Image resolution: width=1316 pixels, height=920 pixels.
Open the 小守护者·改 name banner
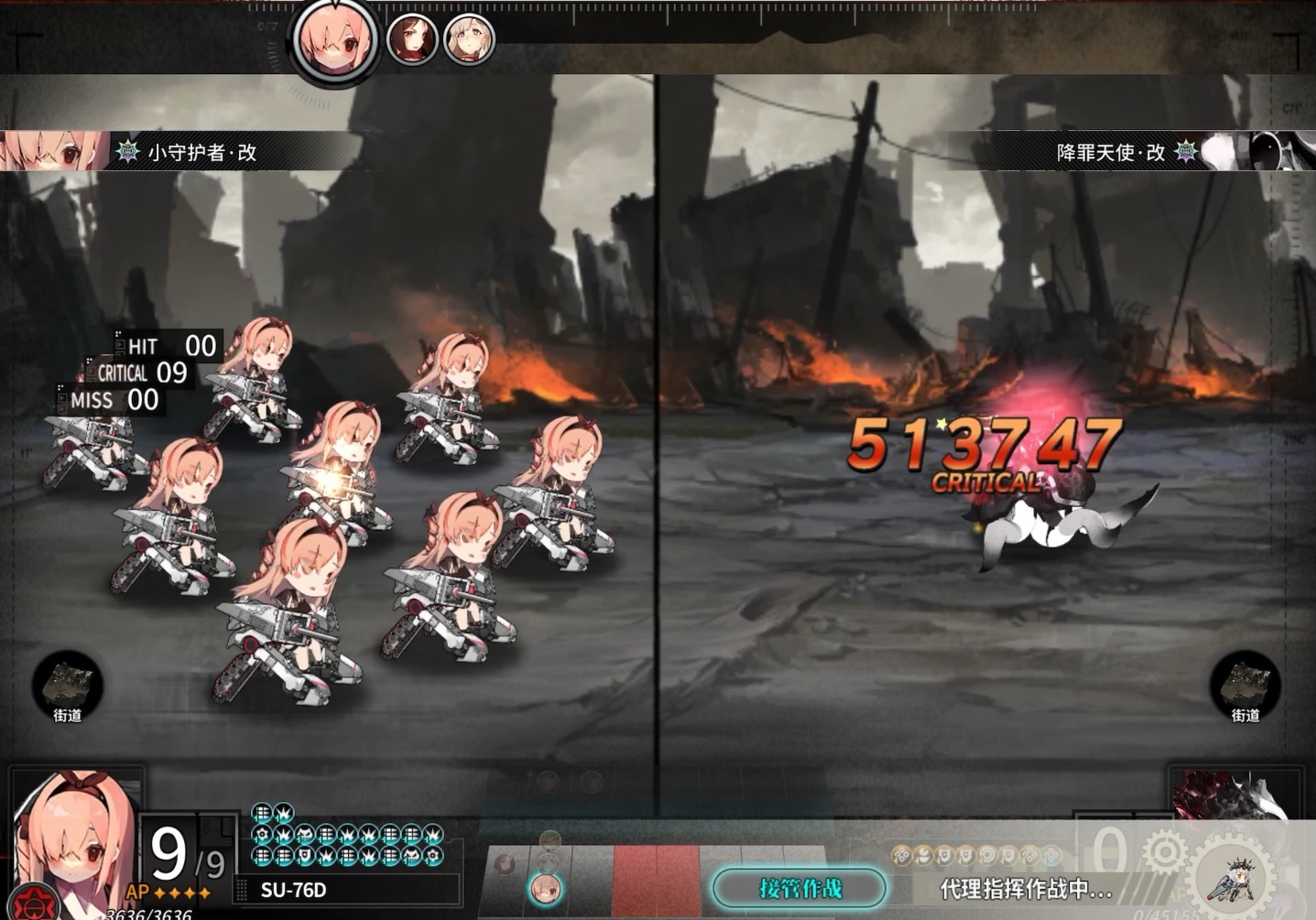click(201, 152)
